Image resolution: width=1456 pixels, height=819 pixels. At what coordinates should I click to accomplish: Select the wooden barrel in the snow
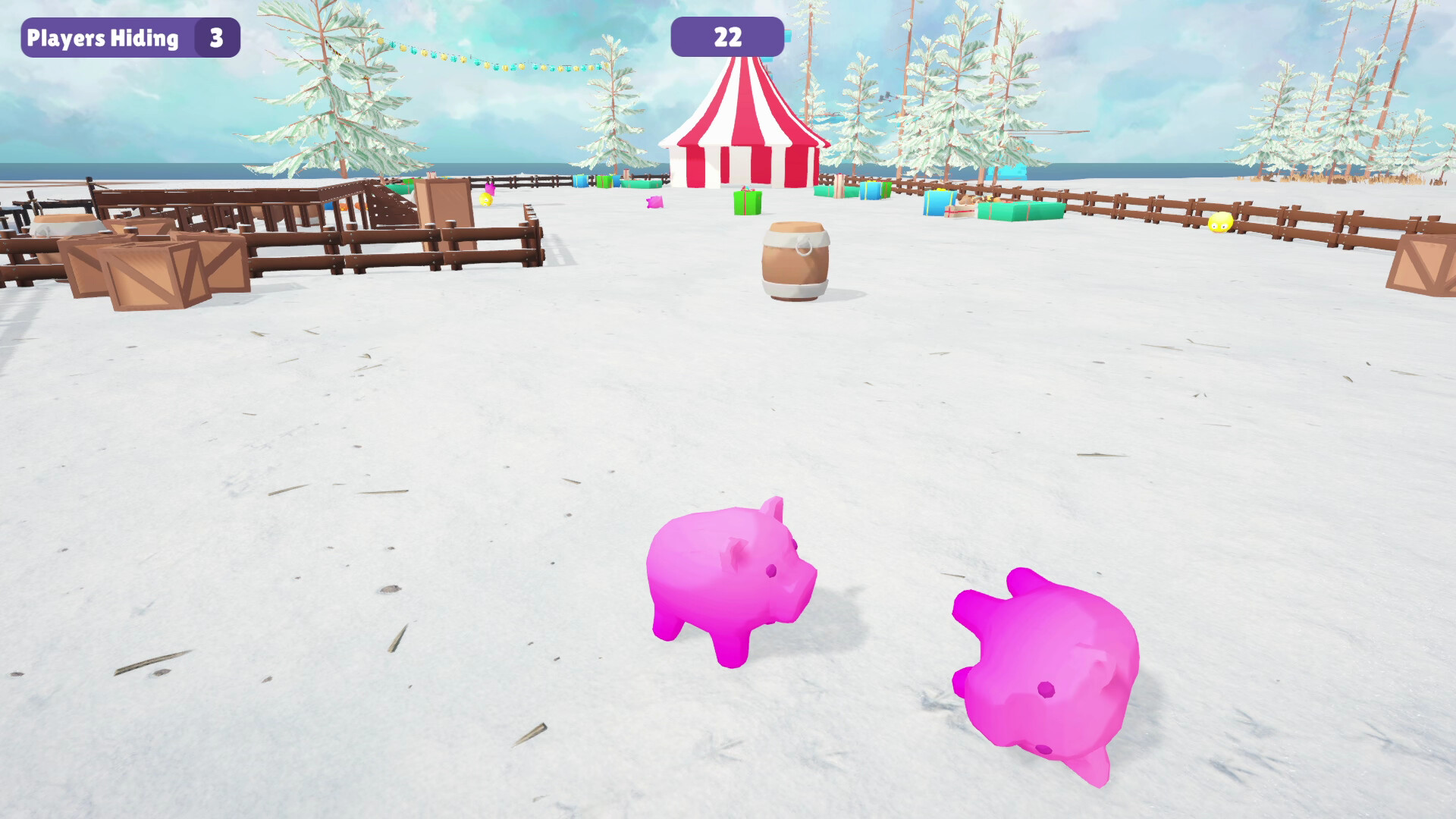point(793,262)
